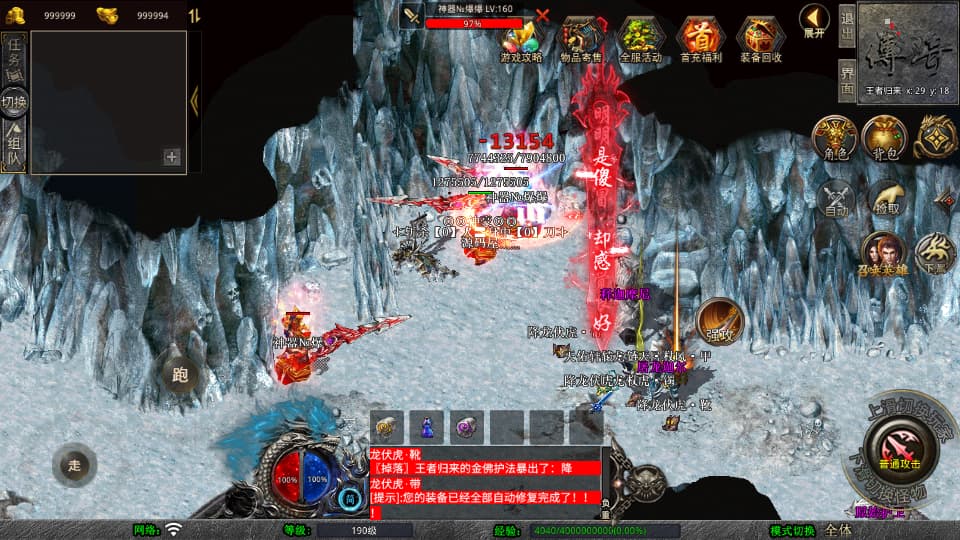This screenshot has width=960, height=540.
Task: Click the 展开 expand arrow button
Action: click(x=814, y=21)
